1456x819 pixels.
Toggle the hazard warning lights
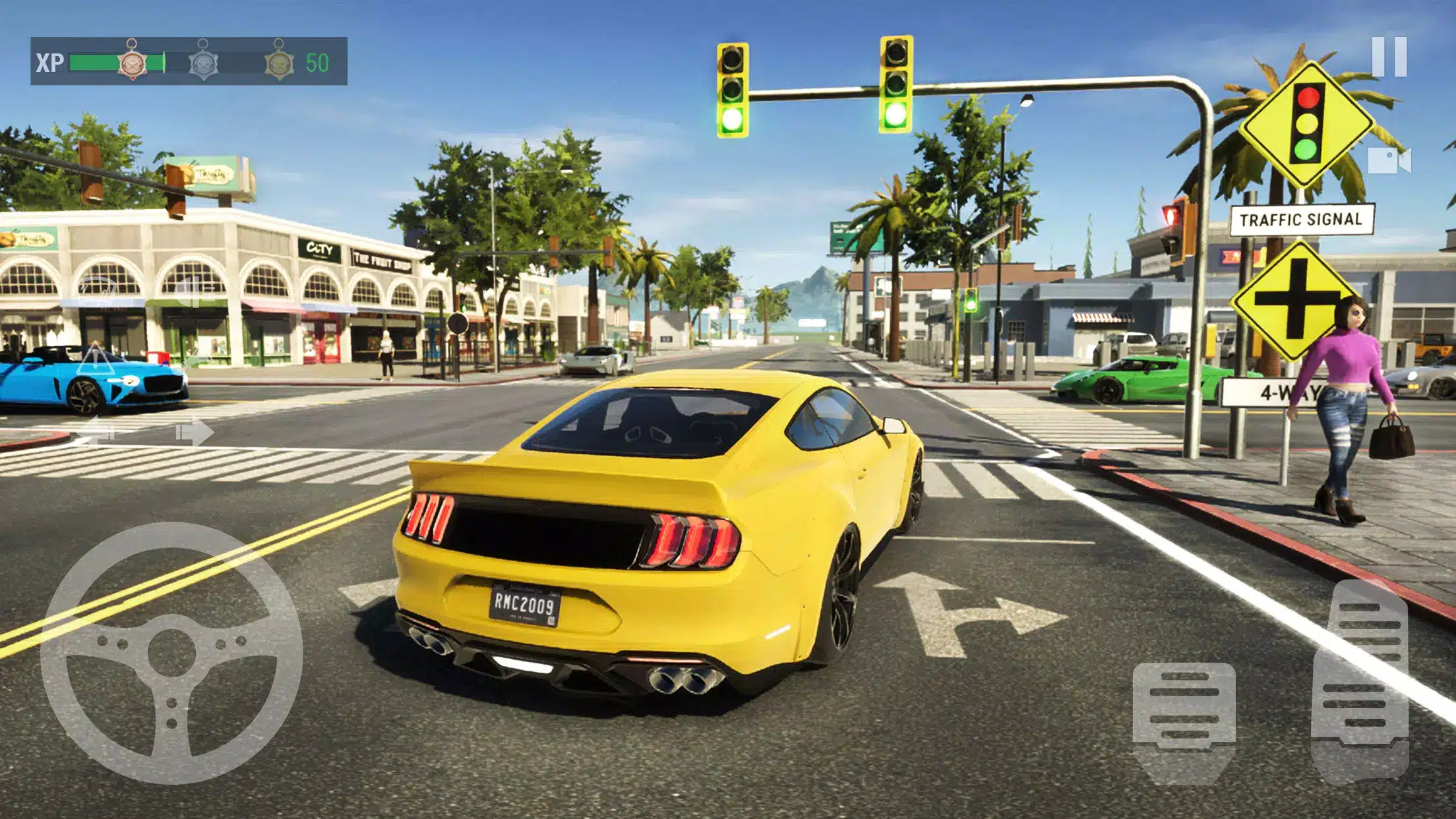point(96,359)
